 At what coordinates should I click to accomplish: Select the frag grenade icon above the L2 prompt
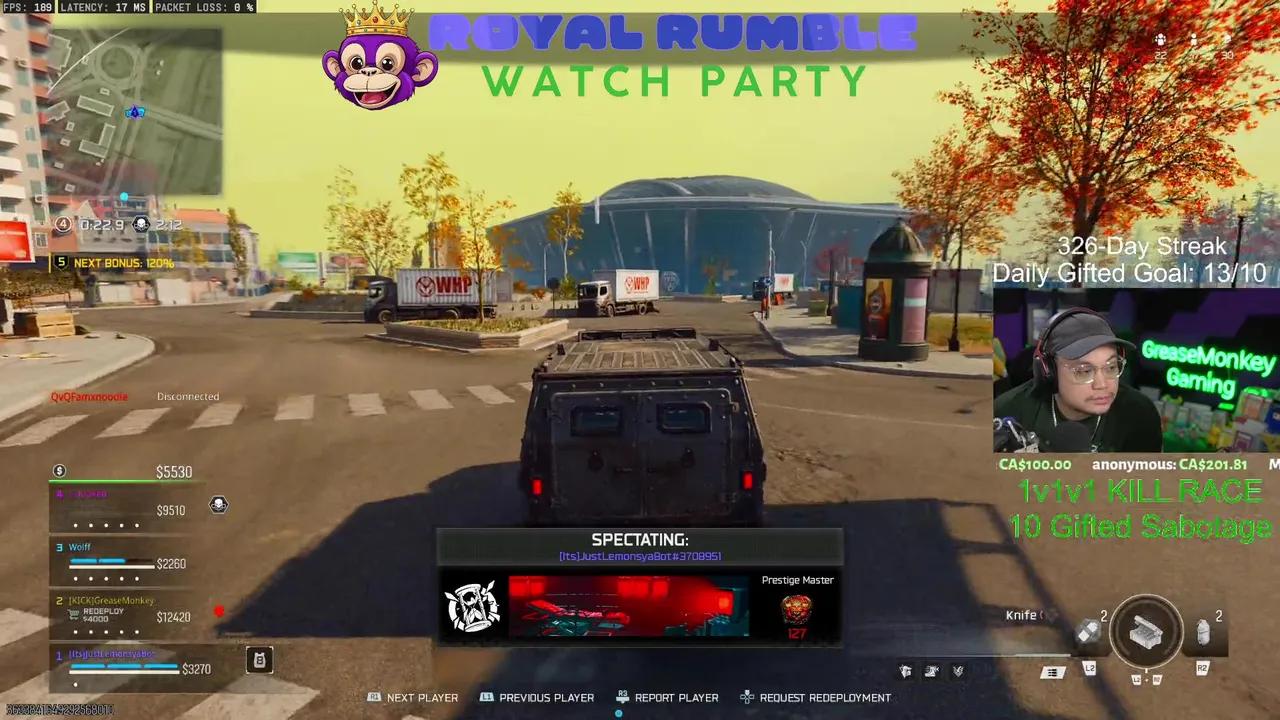coord(1088,630)
